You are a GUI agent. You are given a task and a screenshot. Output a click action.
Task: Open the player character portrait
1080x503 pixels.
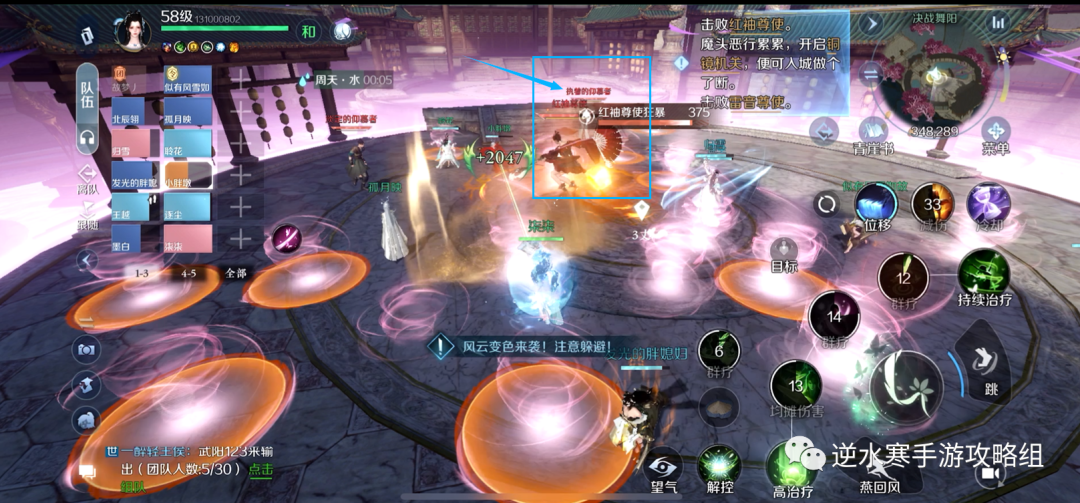tap(133, 32)
